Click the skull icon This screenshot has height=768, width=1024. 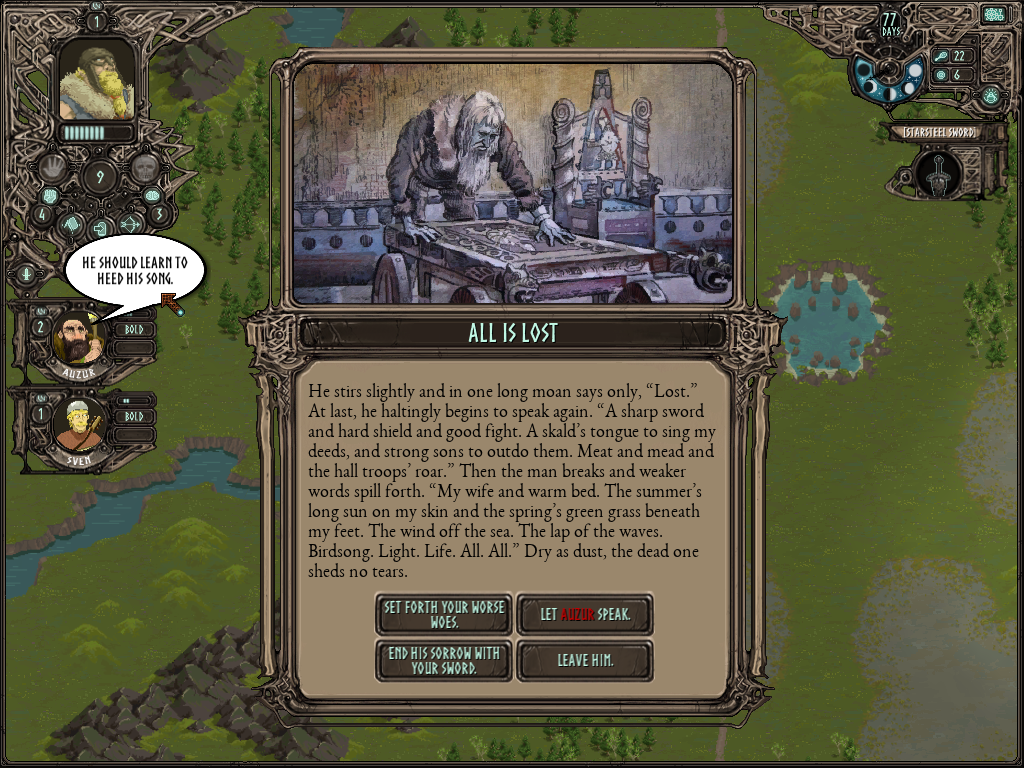[145, 167]
